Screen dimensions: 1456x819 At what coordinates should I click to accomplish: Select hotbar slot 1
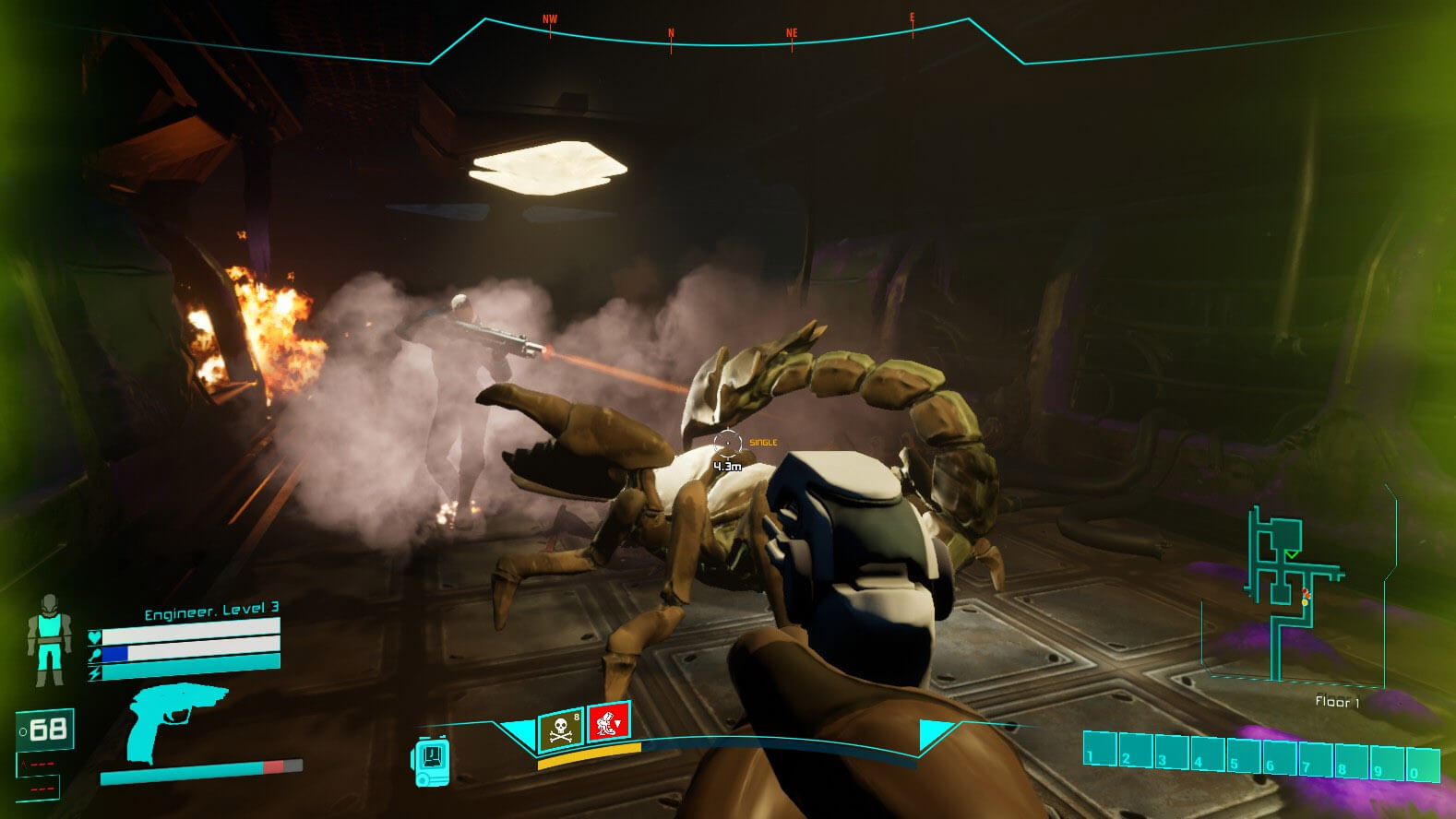pos(1100,749)
